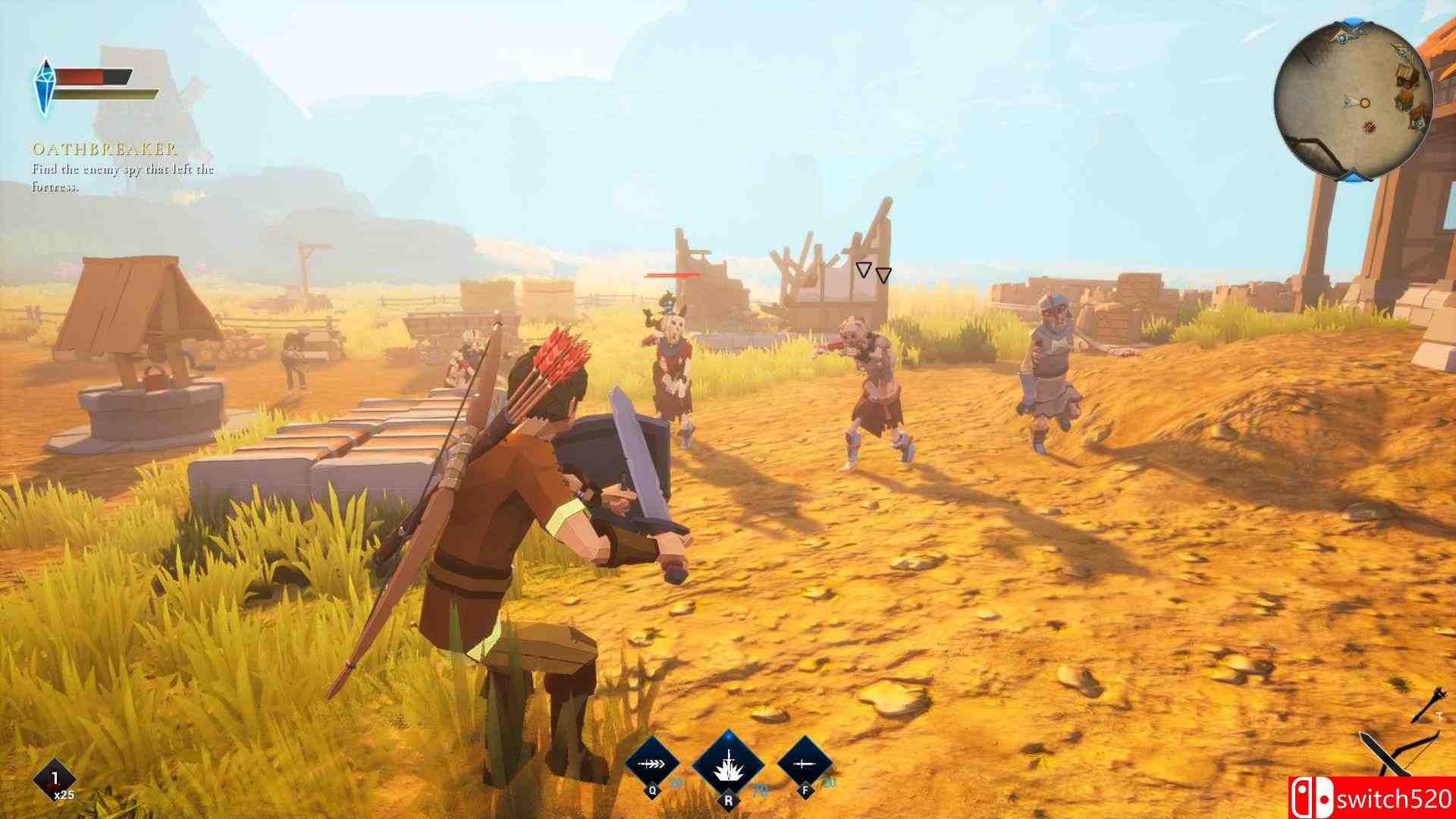This screenshot has height=819, width=1456.
Task: Select the crossed sword and bow weapon icon
Action: [1397, 758]
